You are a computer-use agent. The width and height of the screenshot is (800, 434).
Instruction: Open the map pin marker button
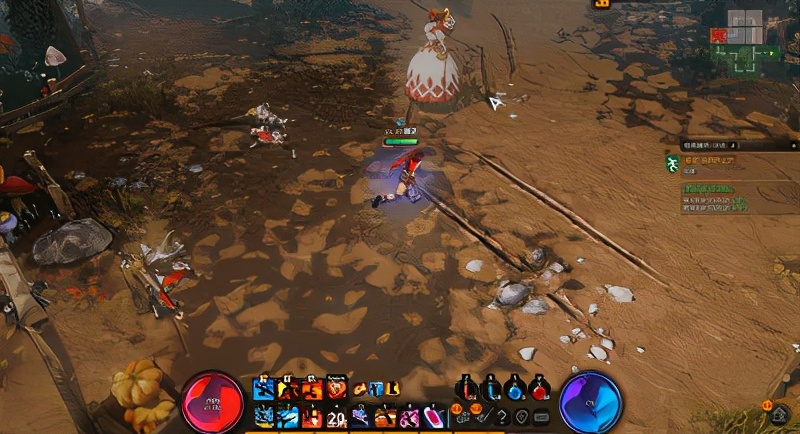click(522, 416)
